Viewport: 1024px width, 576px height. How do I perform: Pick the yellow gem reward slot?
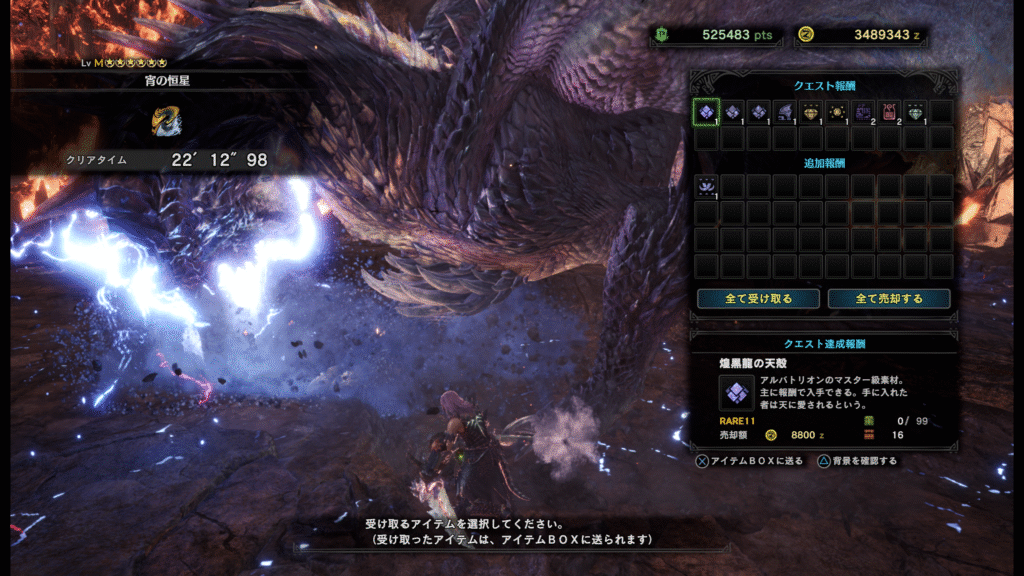[x=811, y=112]
